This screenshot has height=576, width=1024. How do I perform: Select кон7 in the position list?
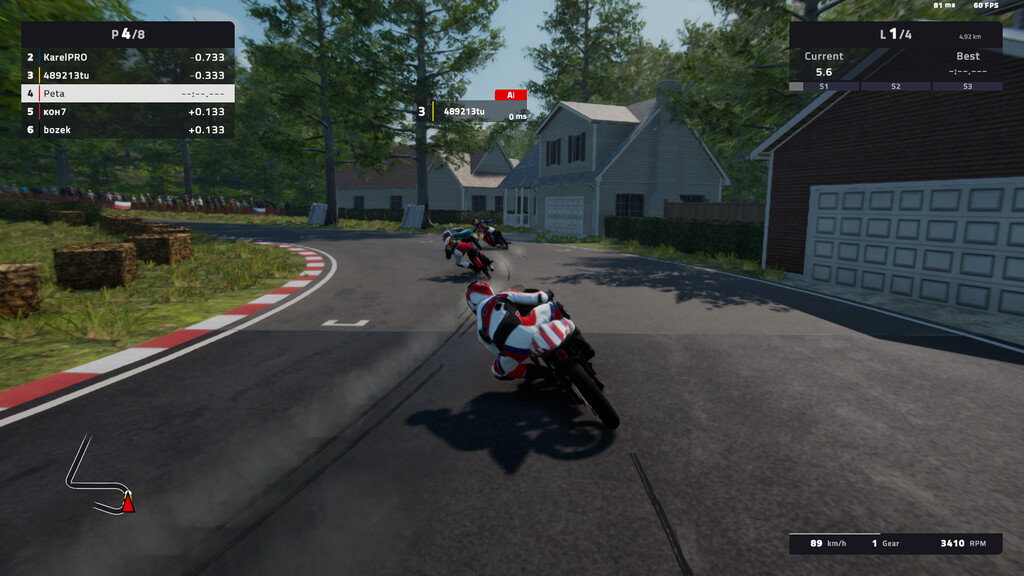click(127, 112)
